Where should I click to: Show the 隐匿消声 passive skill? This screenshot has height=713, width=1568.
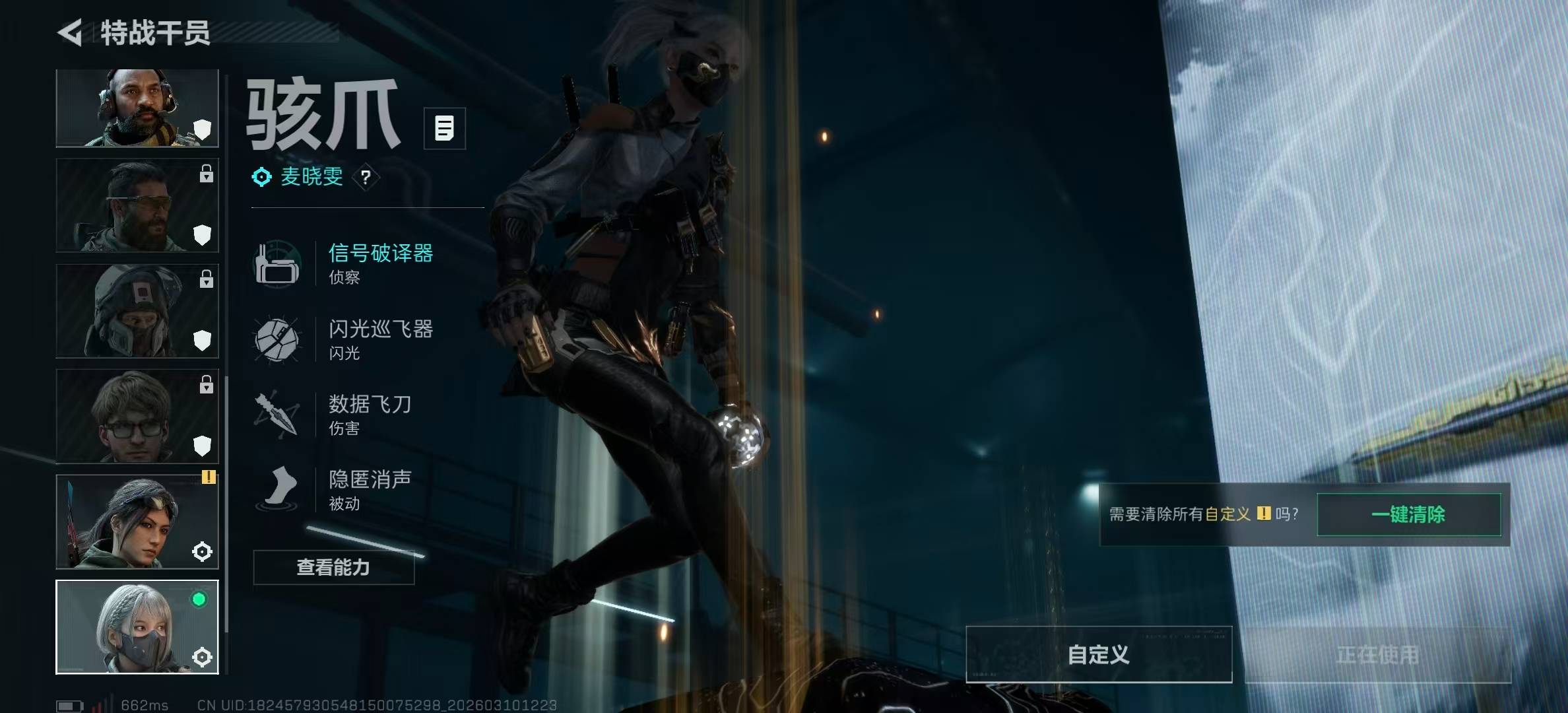click(x=370, y=489)
